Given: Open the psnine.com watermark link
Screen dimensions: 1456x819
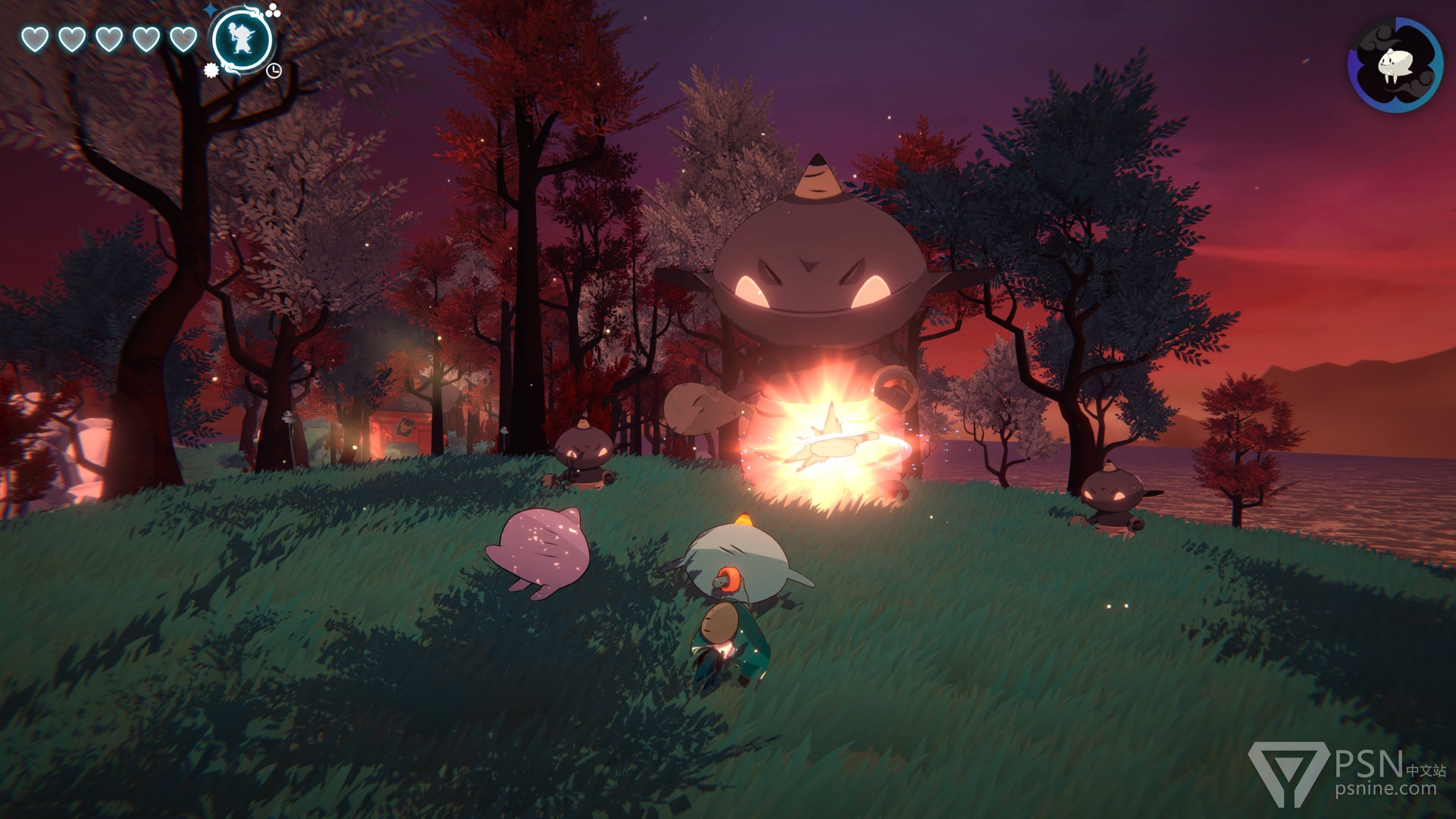Looking at the screenshot, I should pos(1385,789).
